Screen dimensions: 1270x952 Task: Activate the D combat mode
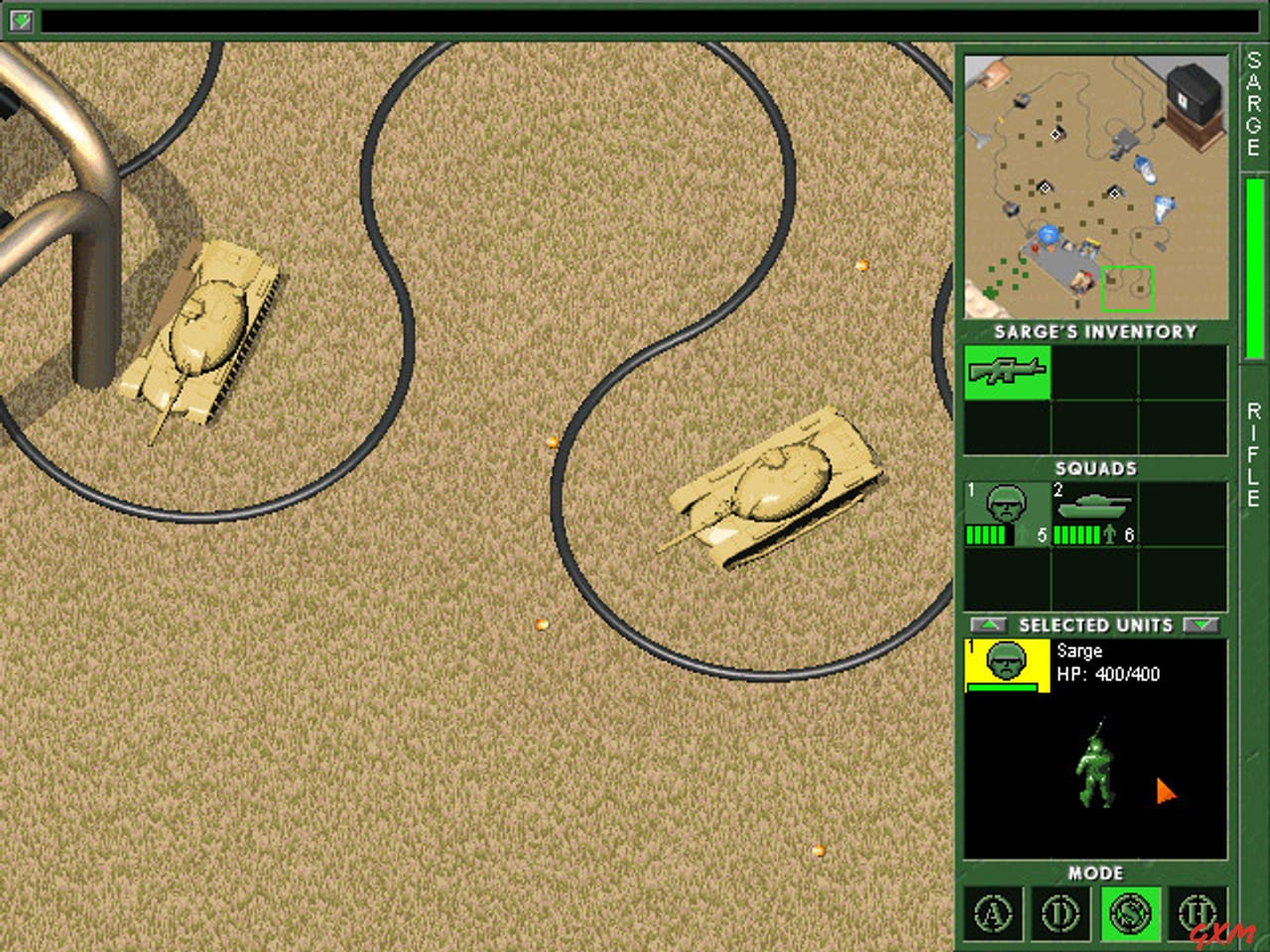(1061, 913)
